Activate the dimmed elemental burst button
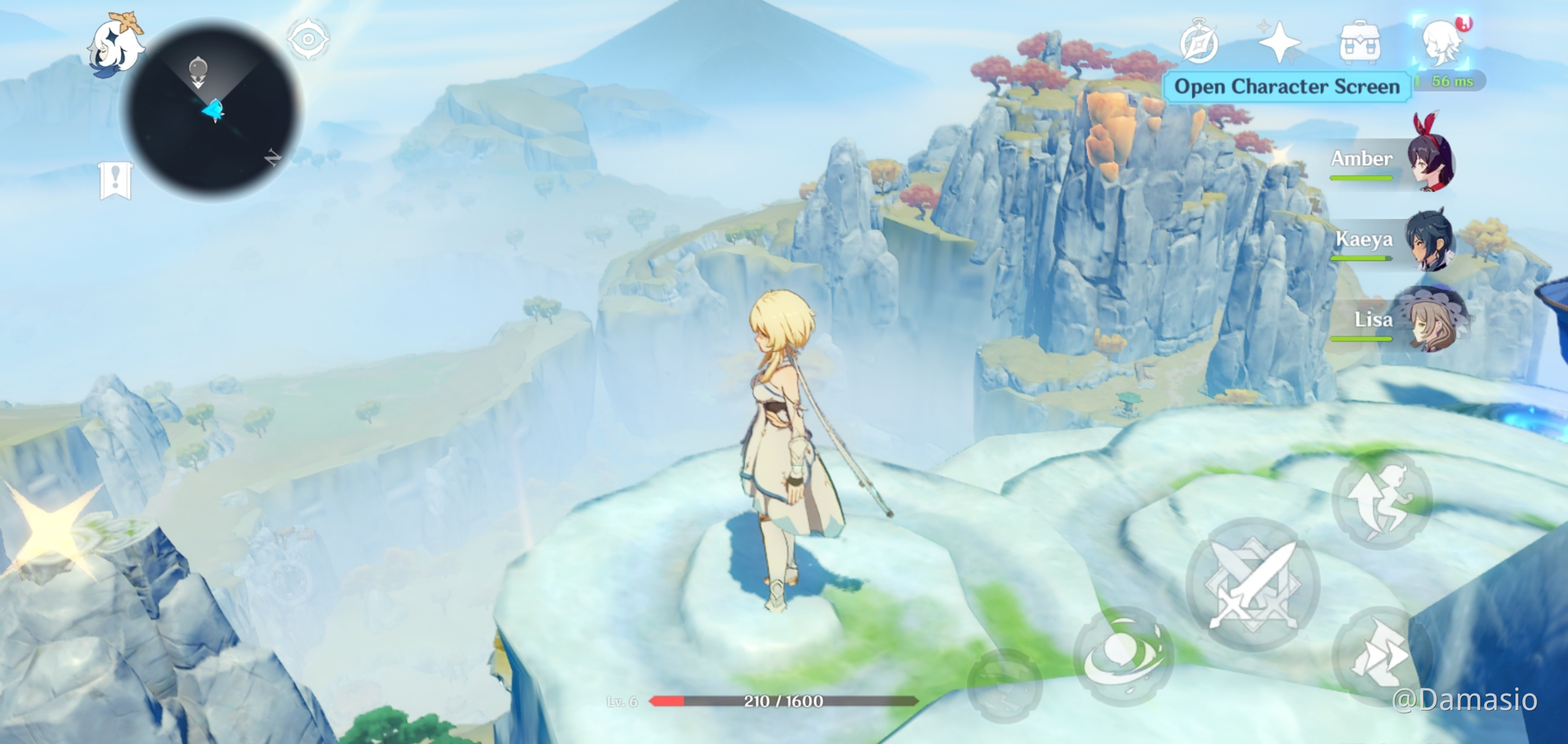 [x=1004, y=685]
